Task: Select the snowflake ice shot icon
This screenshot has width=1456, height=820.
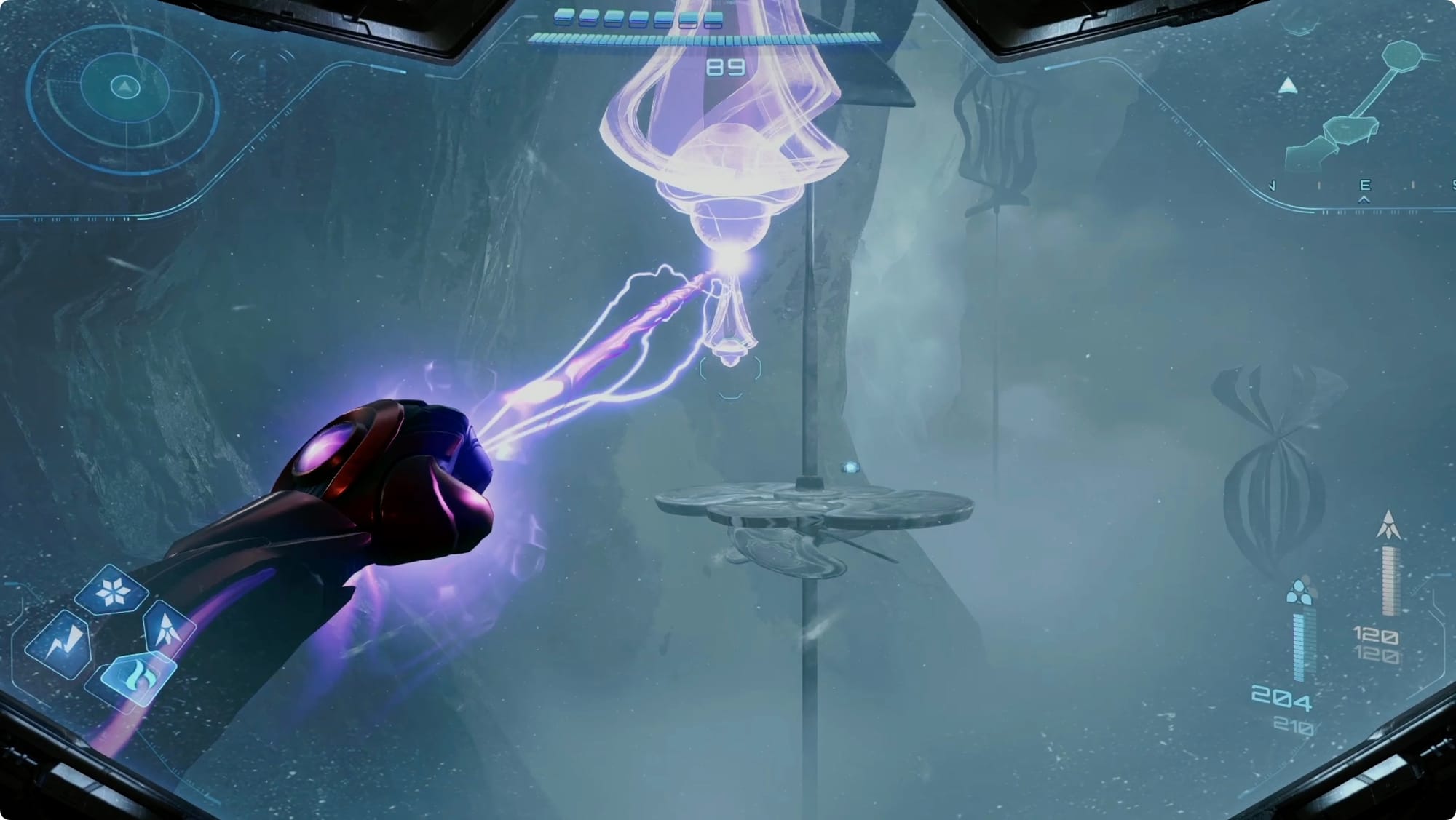Action: coord(114,592)
